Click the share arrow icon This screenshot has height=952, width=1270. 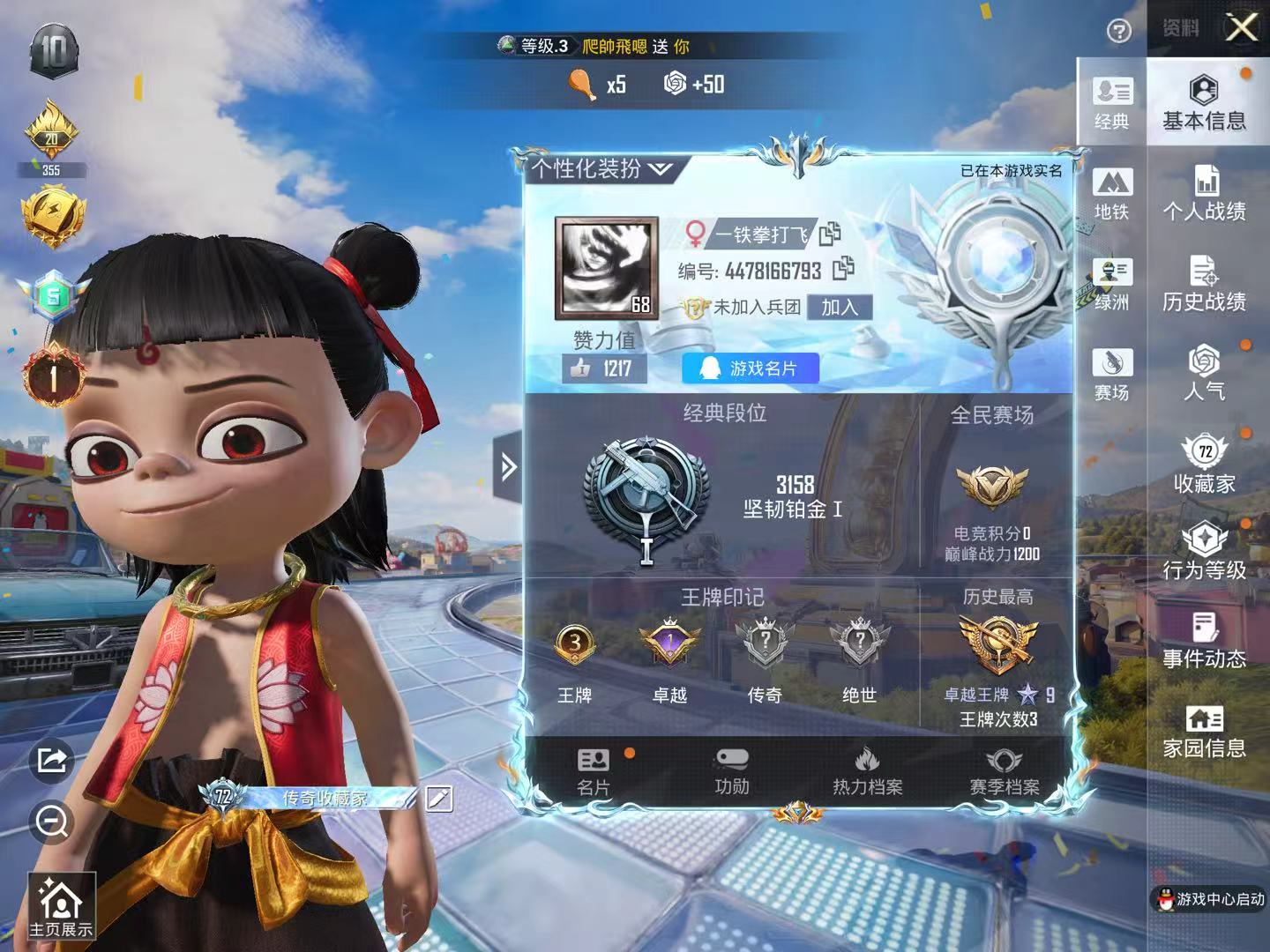(52, 759)
